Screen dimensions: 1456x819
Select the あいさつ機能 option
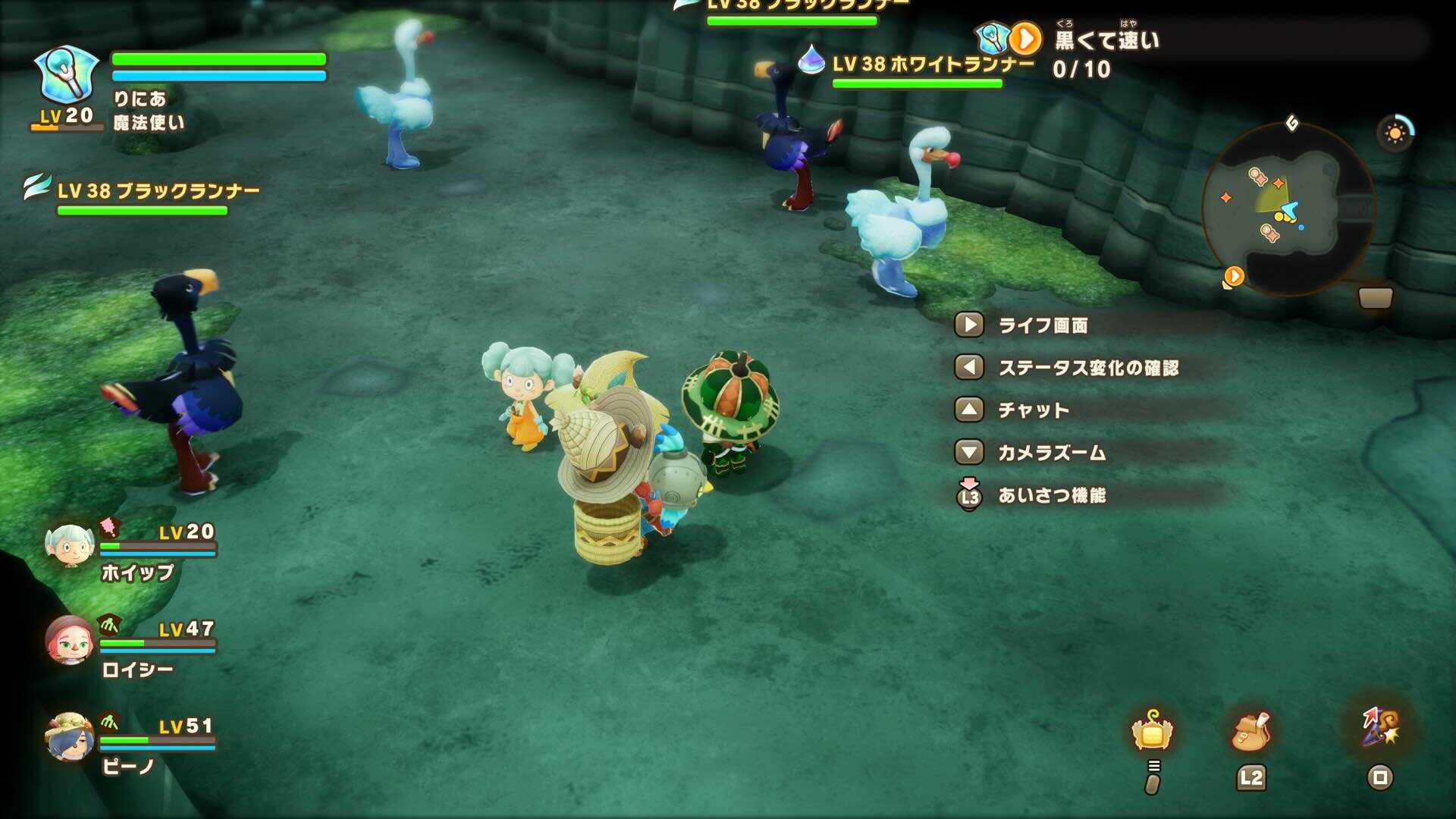[1051, 496]
